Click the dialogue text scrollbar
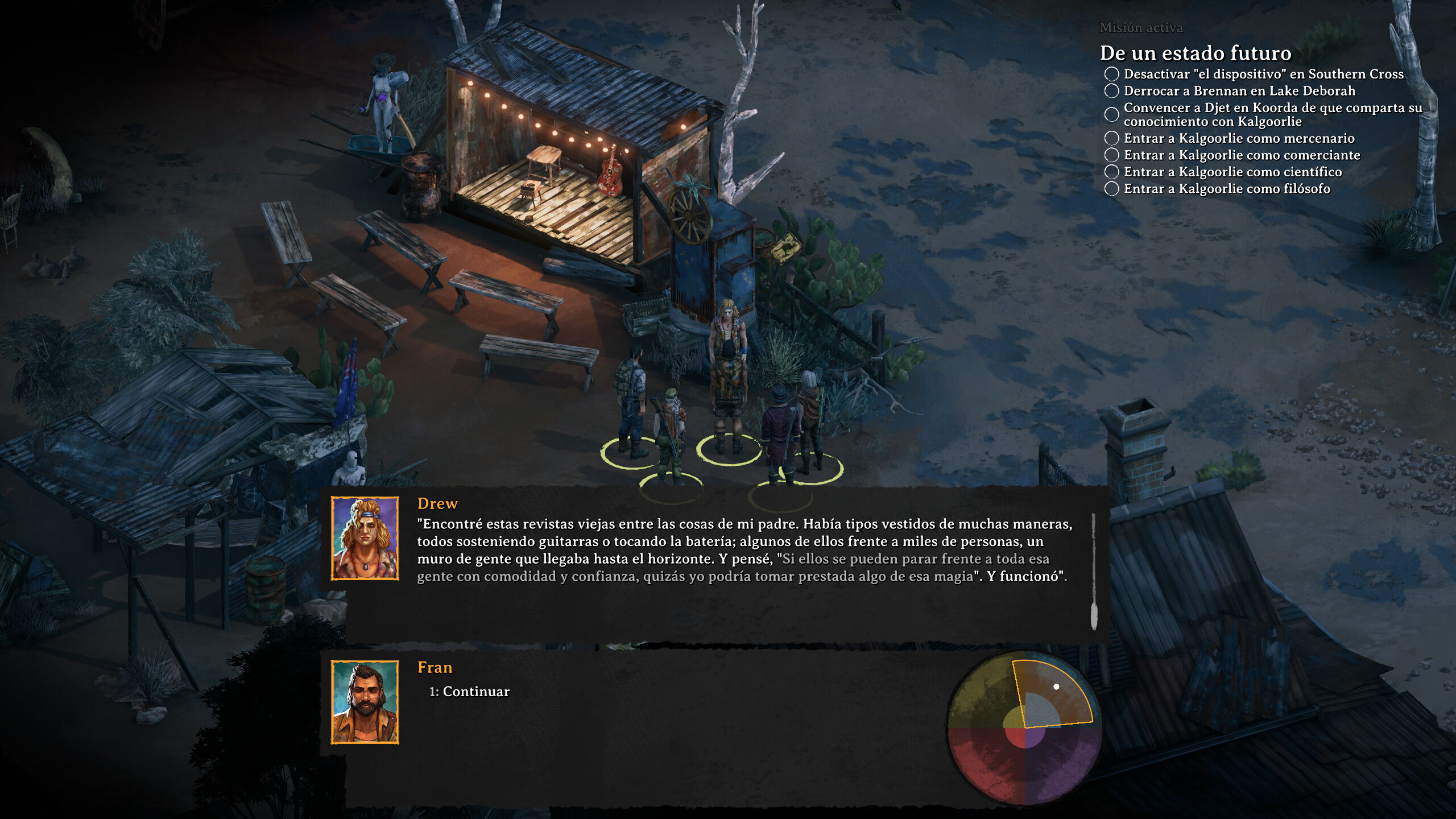The width and height of the screenshot is (1456, 819). tap(1093, 571)
